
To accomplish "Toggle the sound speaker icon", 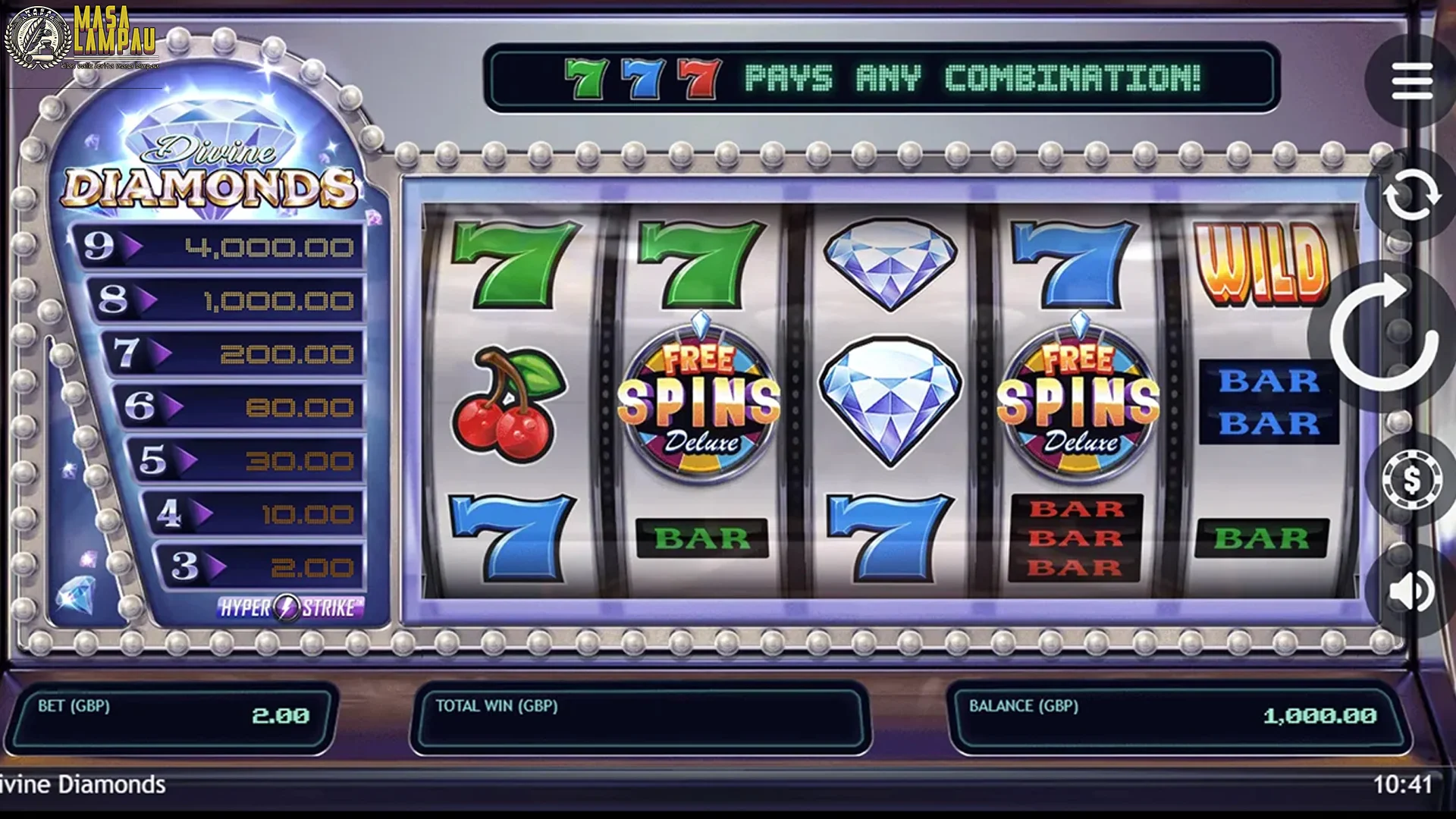I will click(1411, 591).
